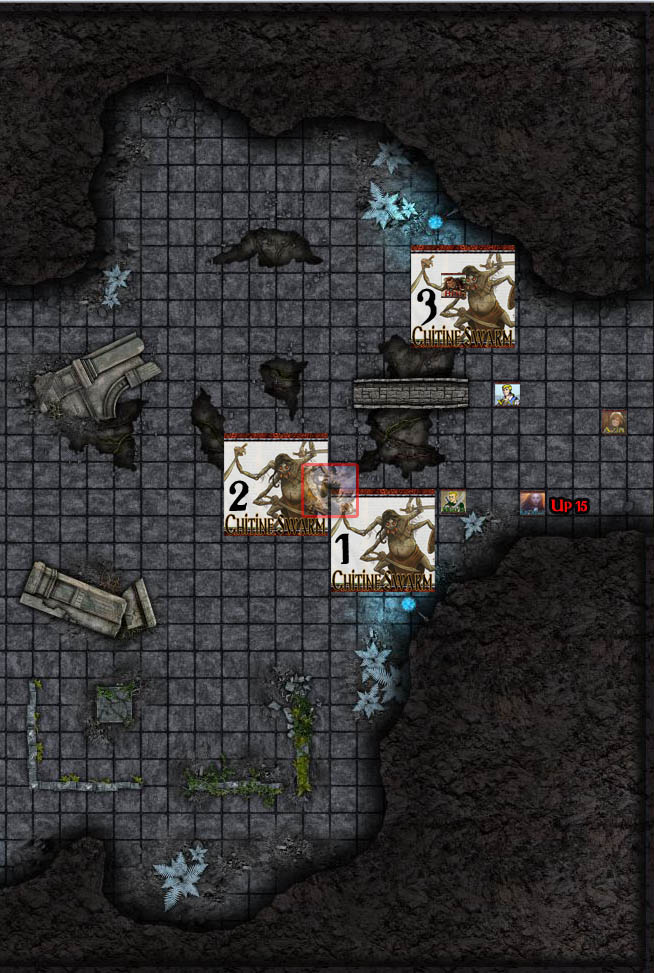Select the Chitine Swarm 3 token
Viewport: 654px width, 973px height.
[463, 297]
